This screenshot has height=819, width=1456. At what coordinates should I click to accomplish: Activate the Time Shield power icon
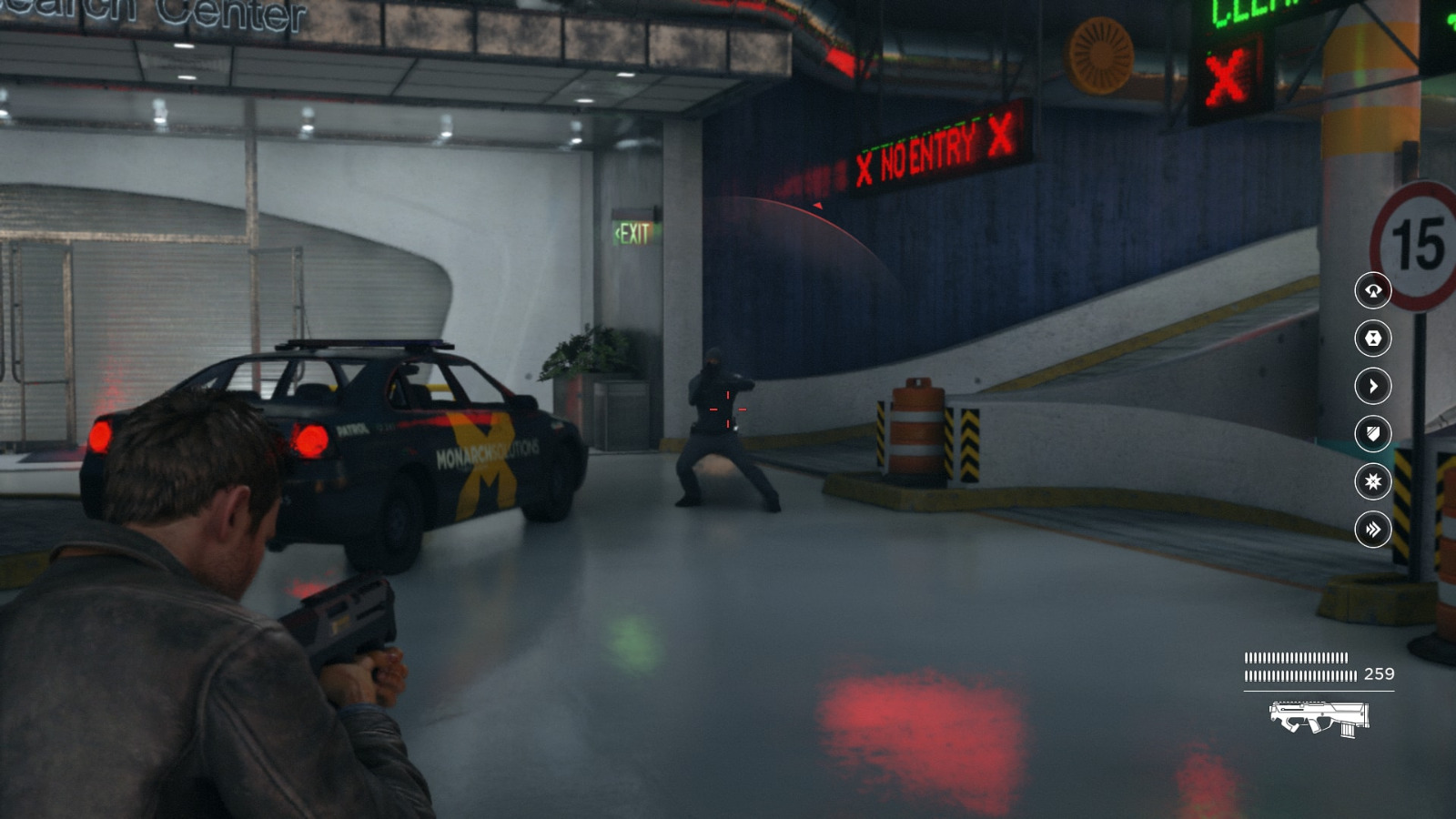point(1374,434)
